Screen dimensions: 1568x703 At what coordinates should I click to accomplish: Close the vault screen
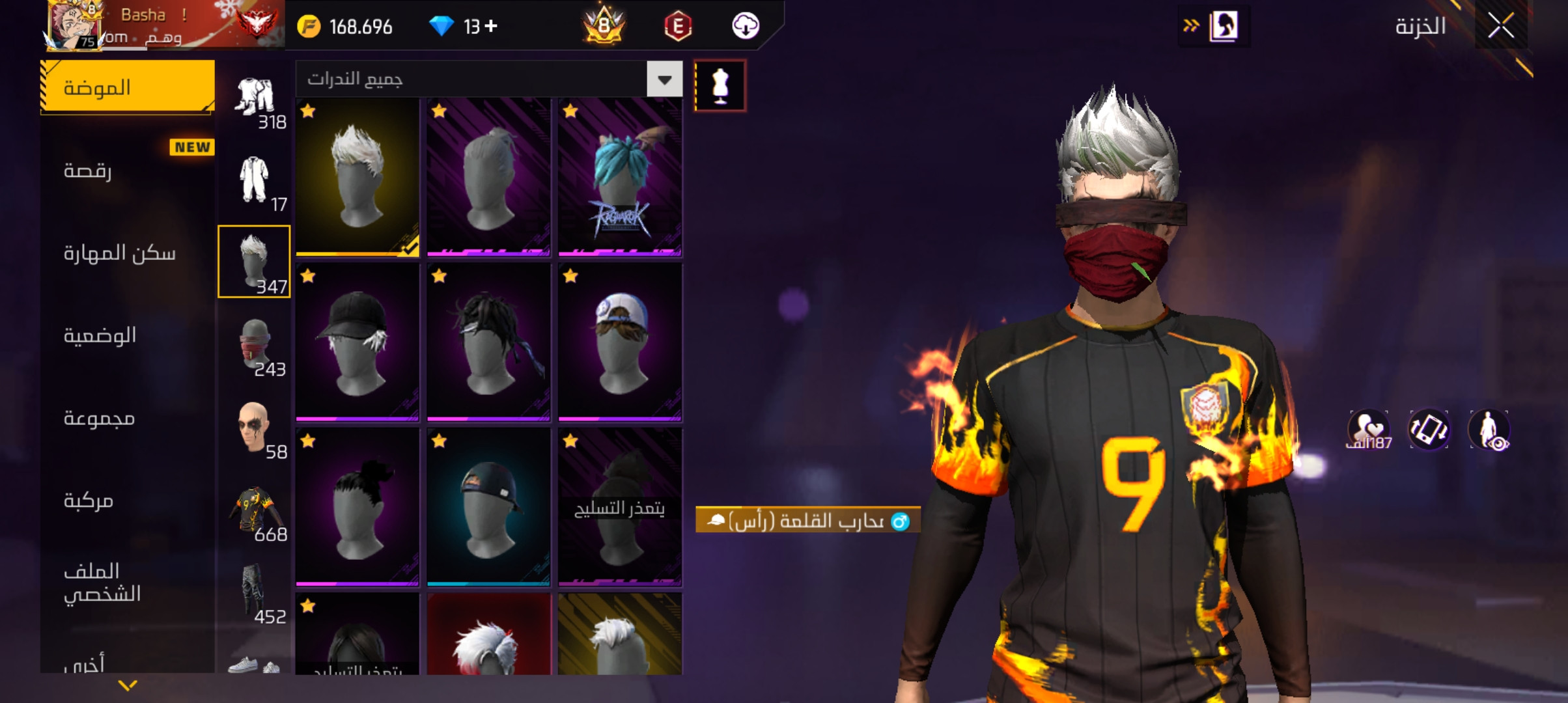pyautogui.click(x=1500, y=27)
